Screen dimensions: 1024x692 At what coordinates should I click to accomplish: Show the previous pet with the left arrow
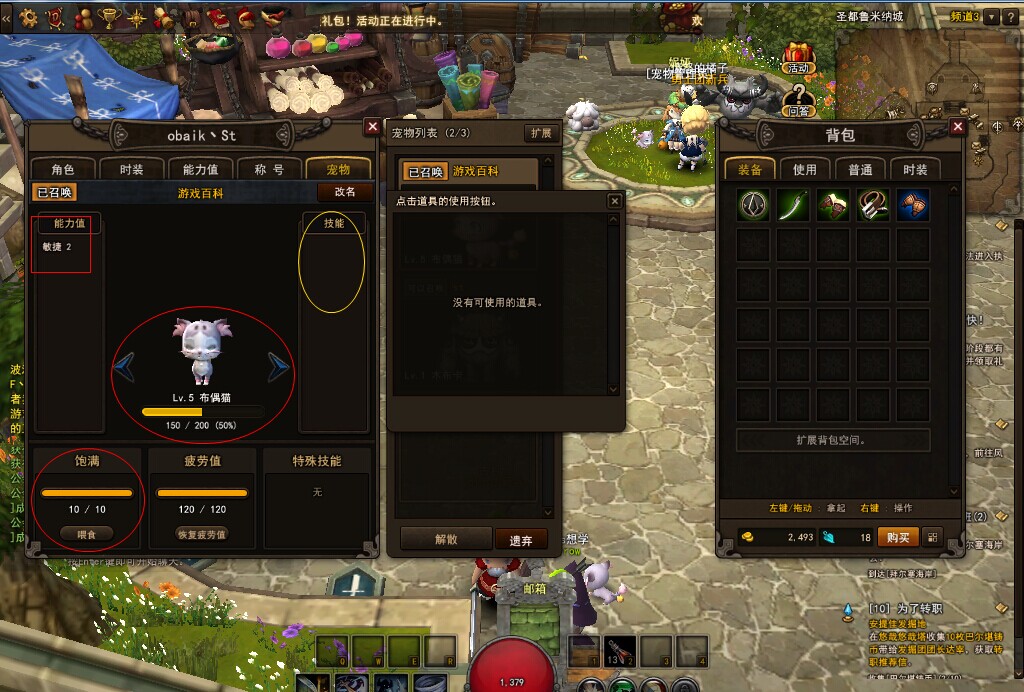tap(125, 368)
